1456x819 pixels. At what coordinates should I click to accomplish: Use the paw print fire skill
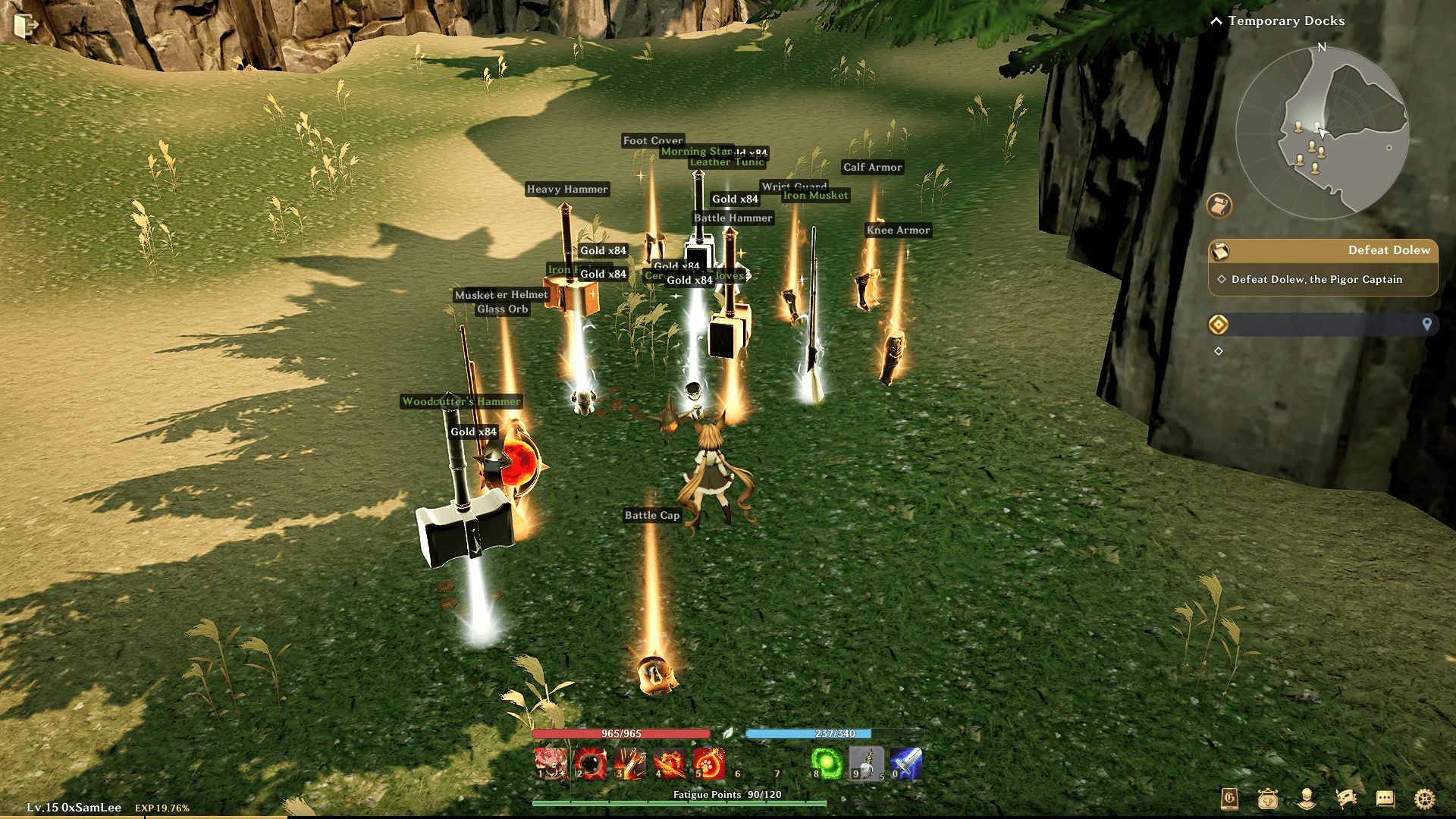pyautogui.click(x=708, y=764)
